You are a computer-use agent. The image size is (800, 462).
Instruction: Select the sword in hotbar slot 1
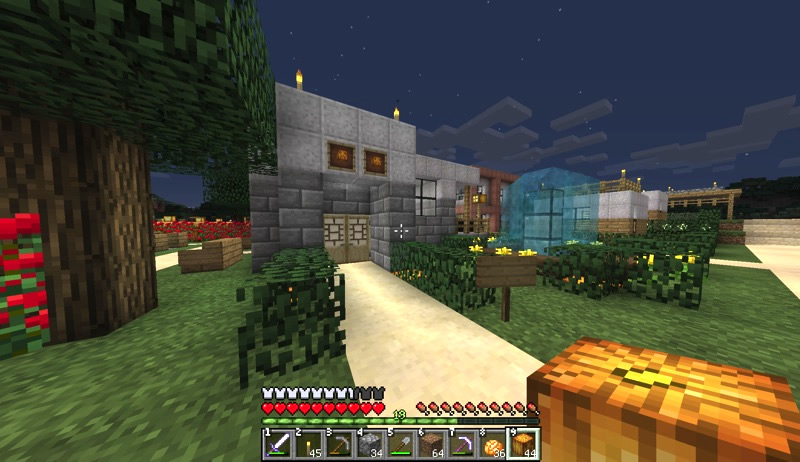tap(278, 443)
